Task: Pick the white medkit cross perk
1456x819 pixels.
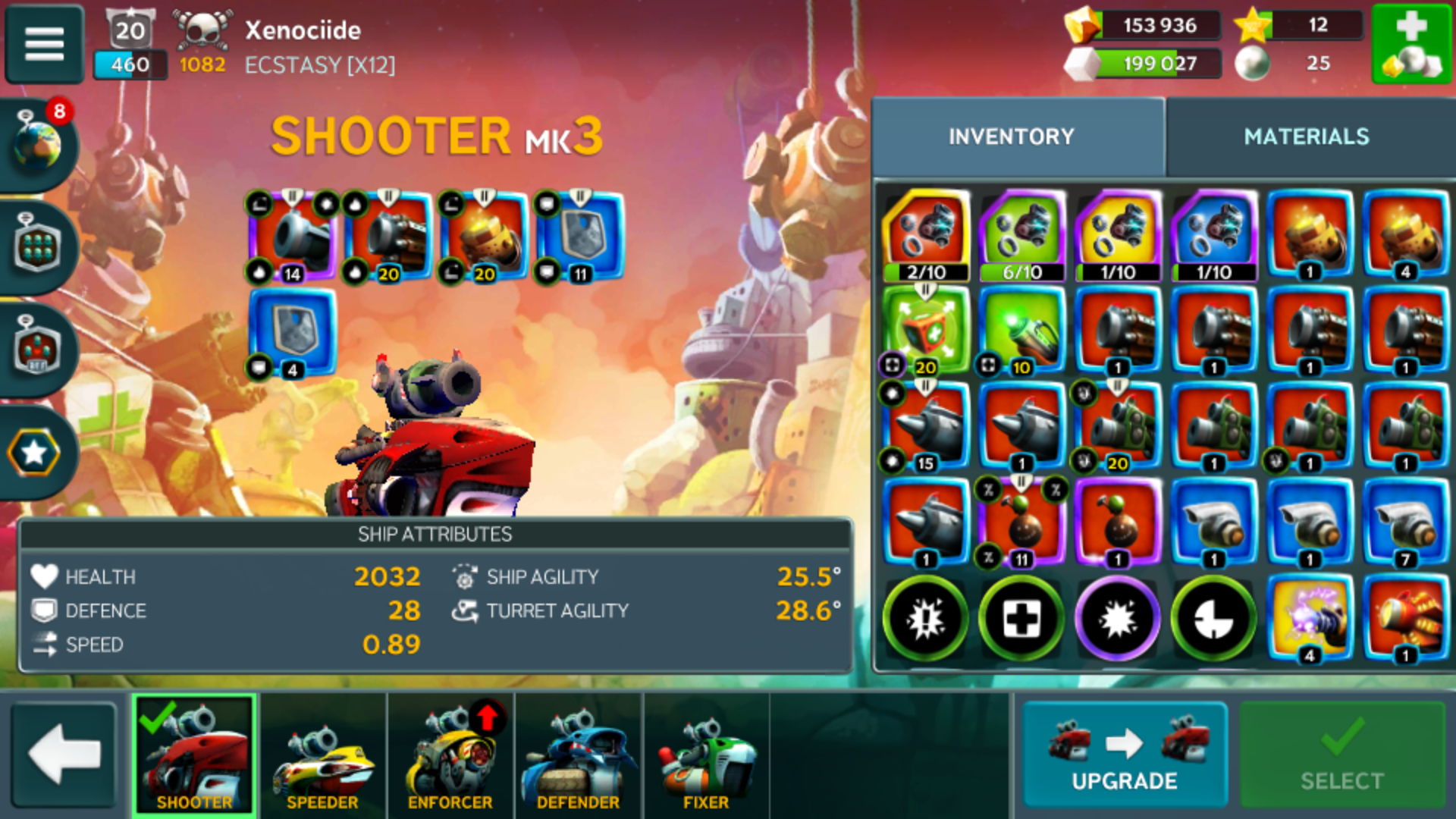Action: click(x=1021, y=620)
